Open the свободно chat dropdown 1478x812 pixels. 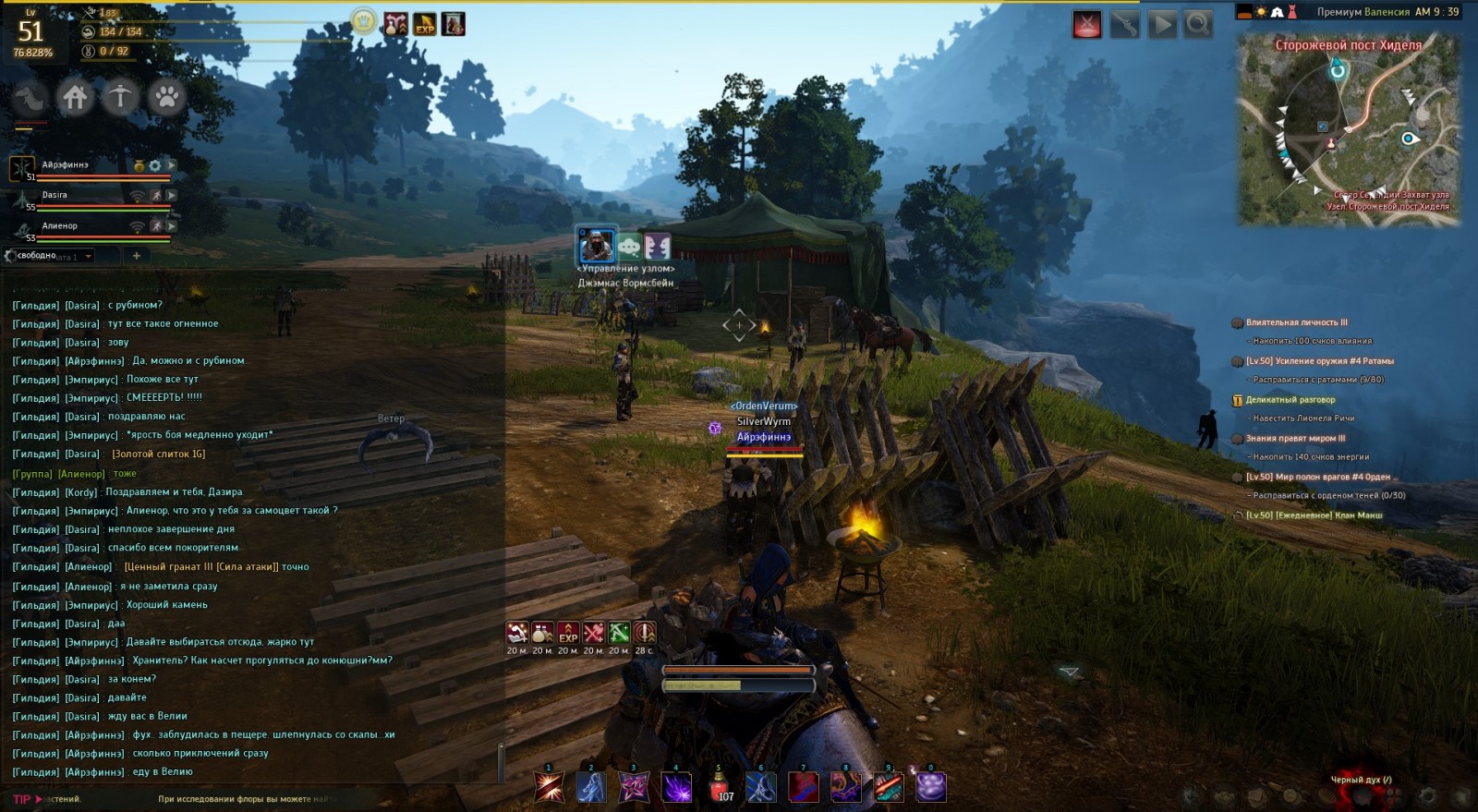(x=89, y=256)
